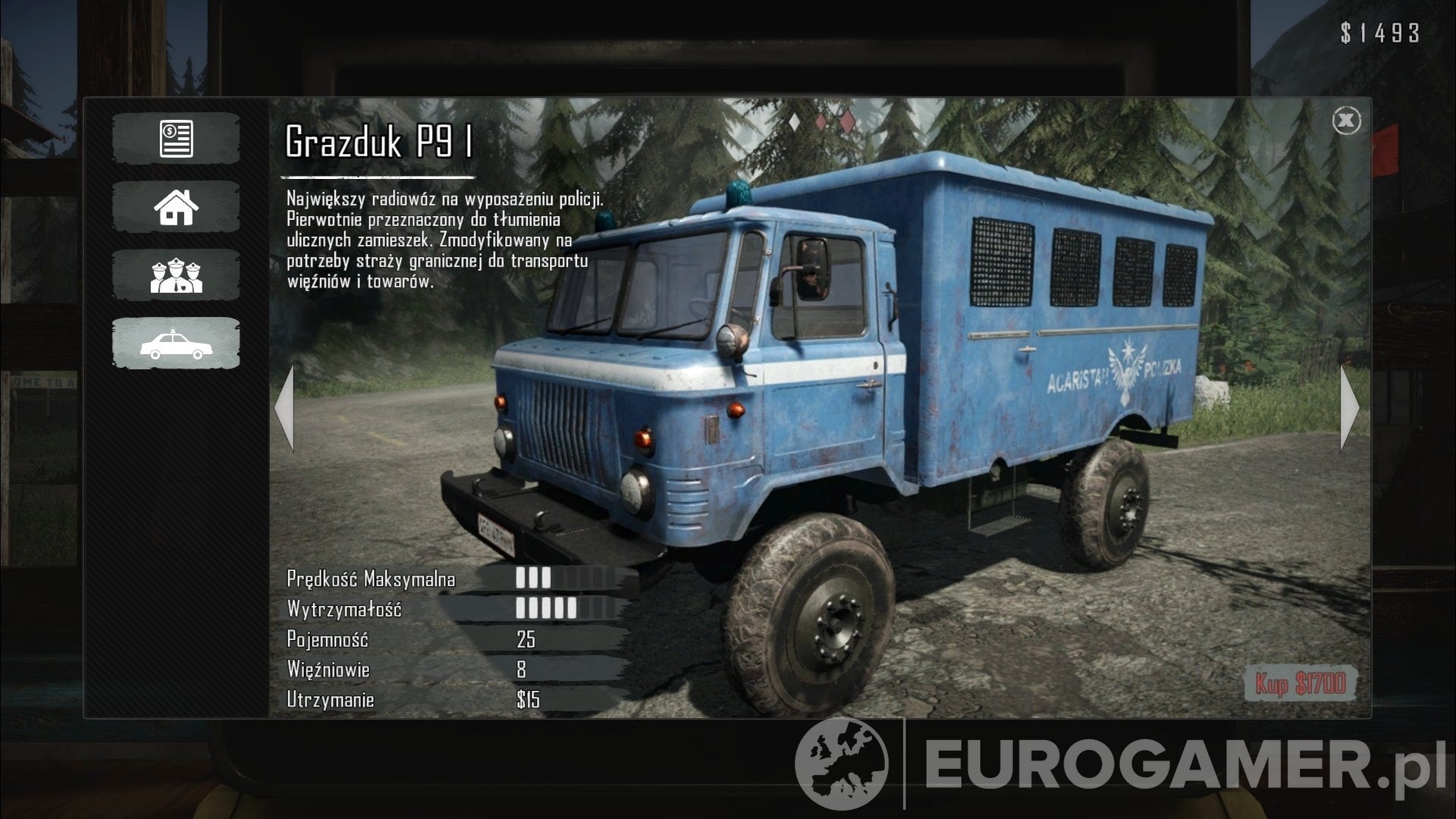Close the Grazduk P91 vehicle window
Screen dimensions: 1456x819
coord(1348,121)
